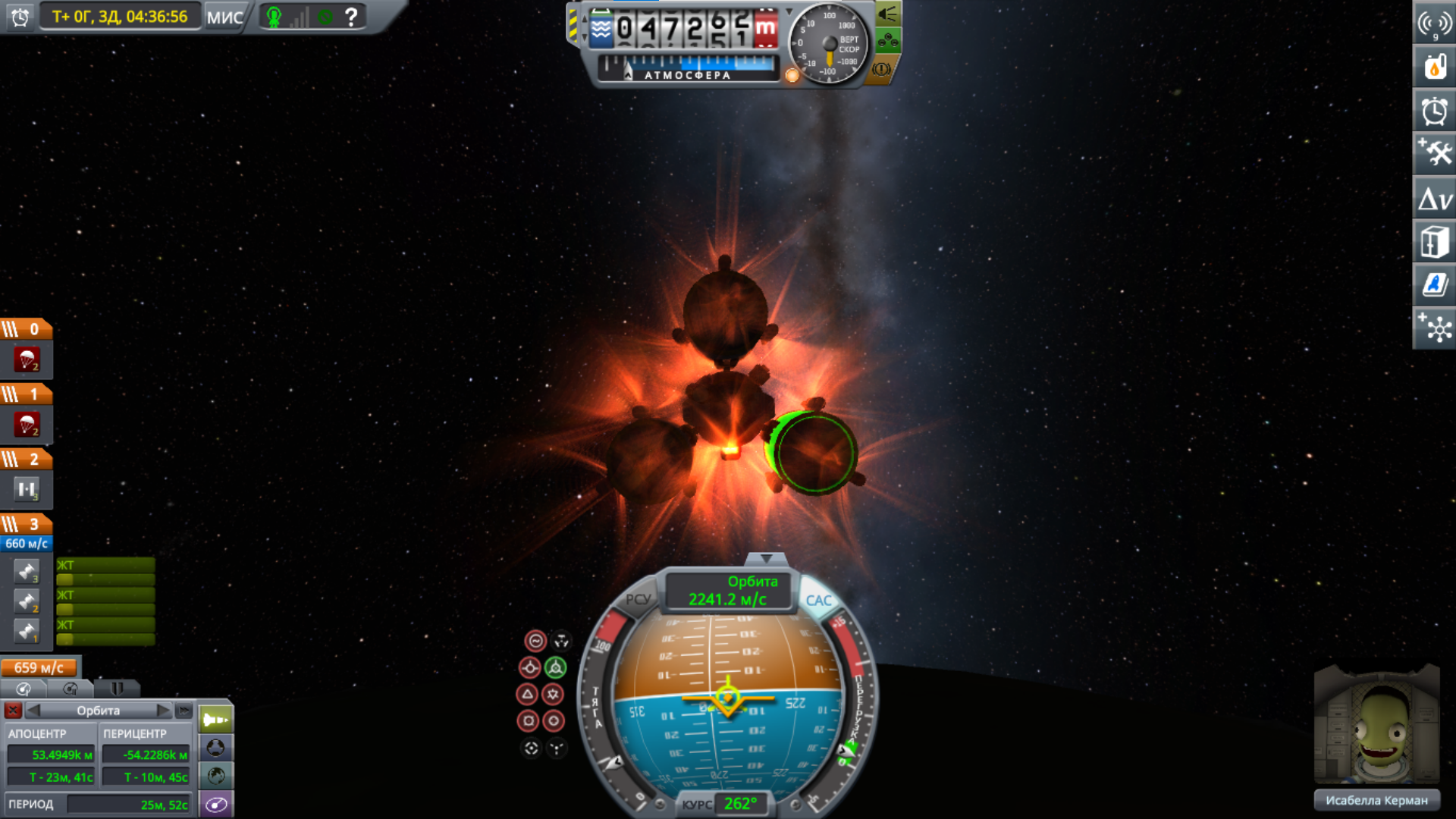1456x819 pixels.
Task: Toggle the РСУ thrusters button
Action: tap(639, 599)
